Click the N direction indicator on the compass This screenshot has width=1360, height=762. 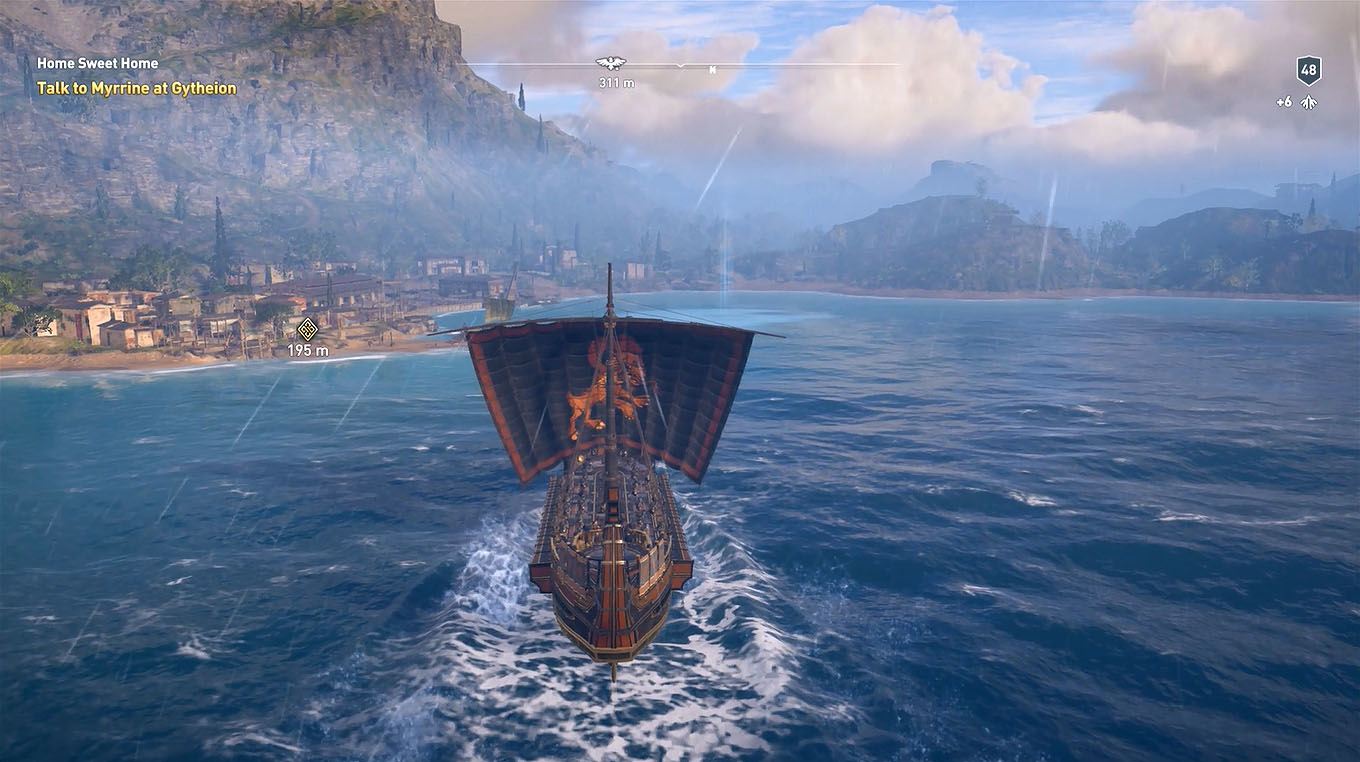[x=712, y=70]
